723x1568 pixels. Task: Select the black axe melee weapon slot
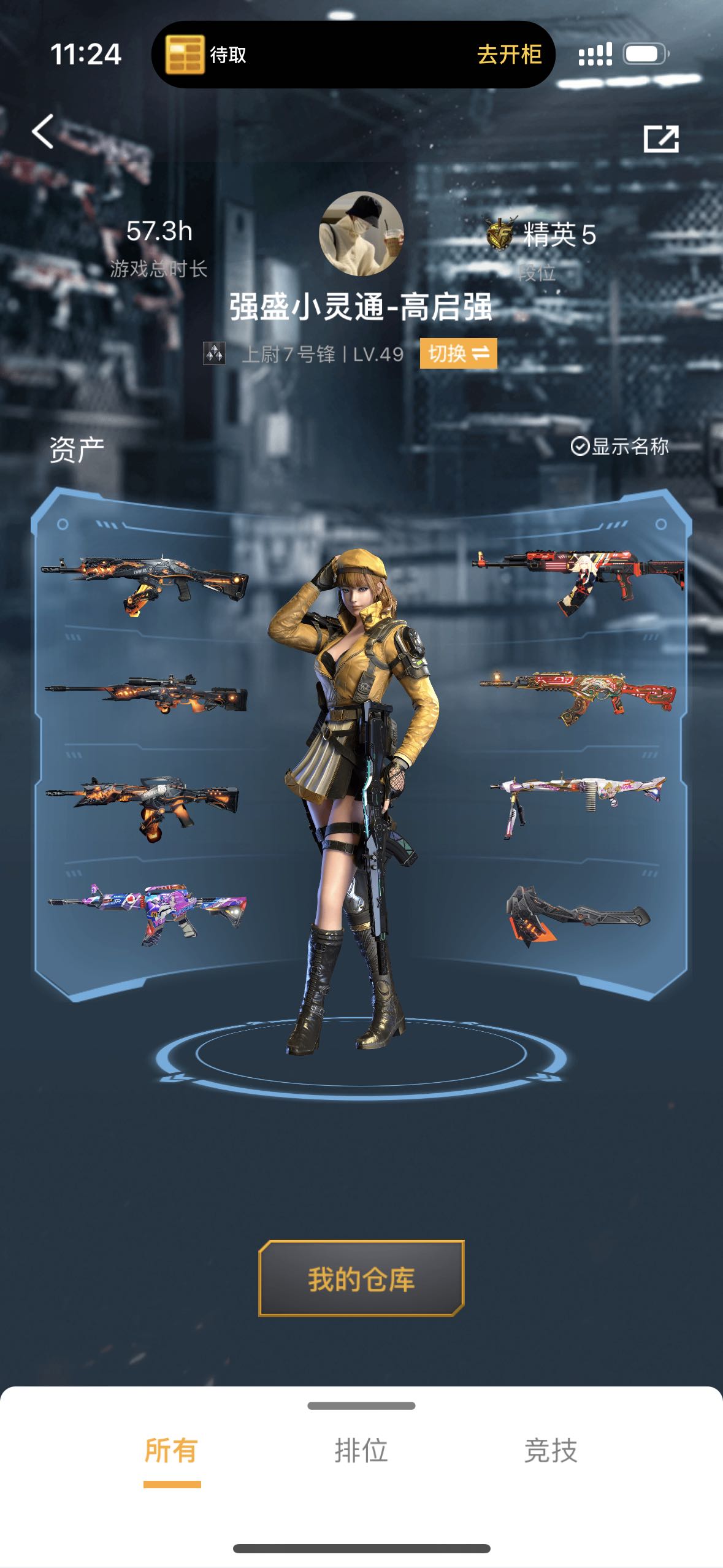576,915
